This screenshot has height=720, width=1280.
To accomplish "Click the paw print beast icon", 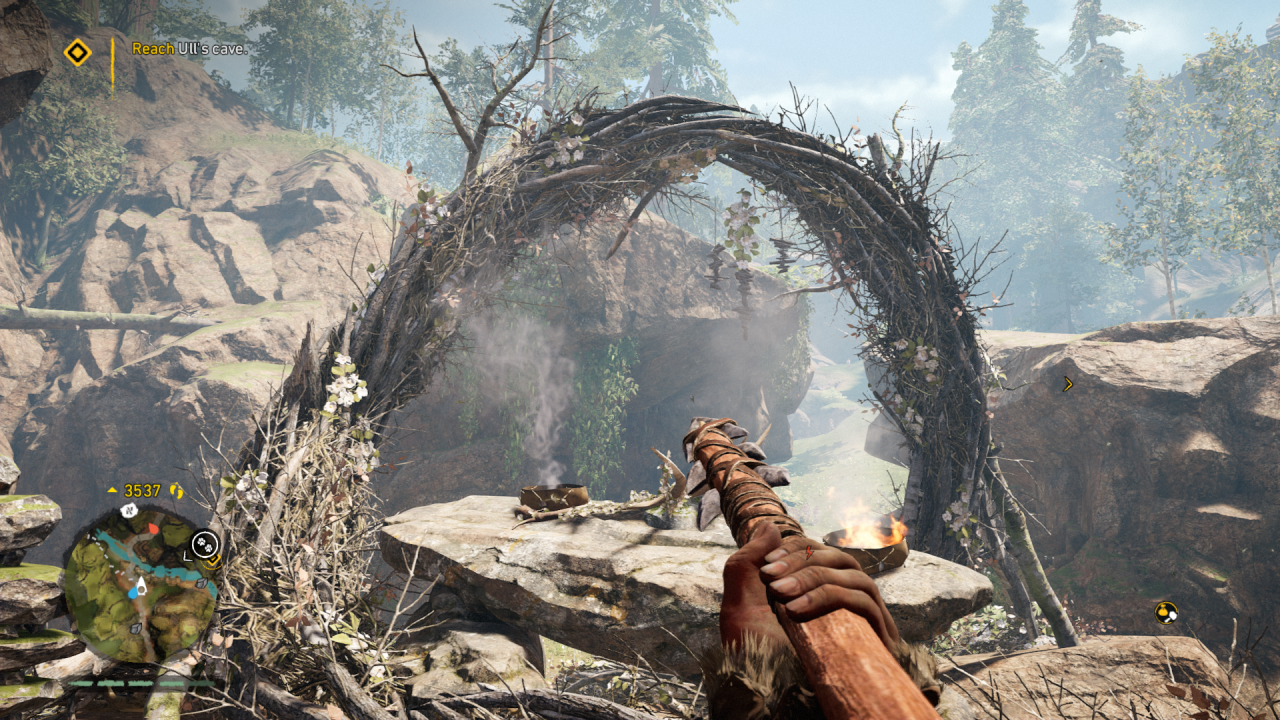I will [204, 543].
